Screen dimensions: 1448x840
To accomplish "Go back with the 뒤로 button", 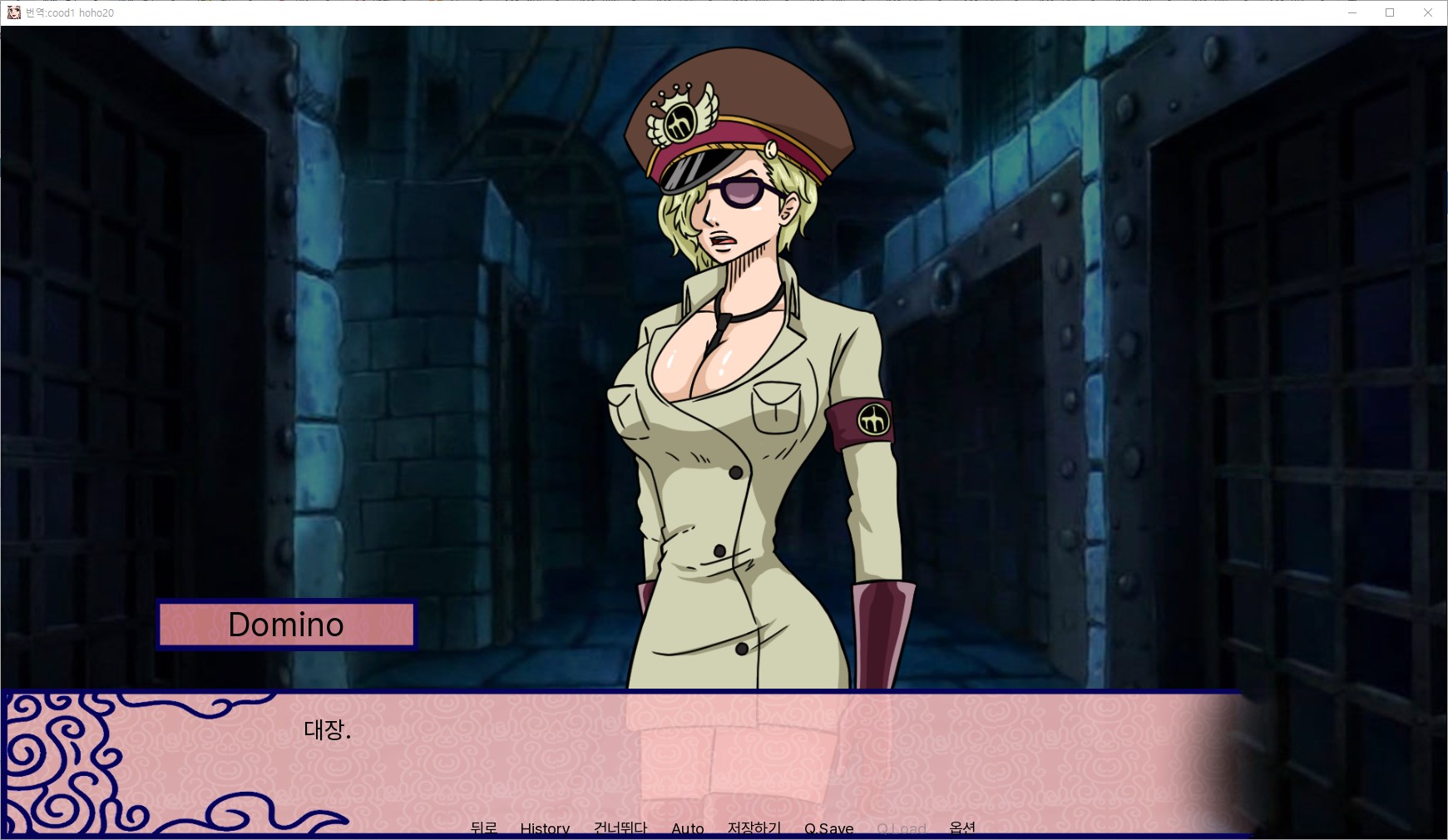I will [483, 828].
